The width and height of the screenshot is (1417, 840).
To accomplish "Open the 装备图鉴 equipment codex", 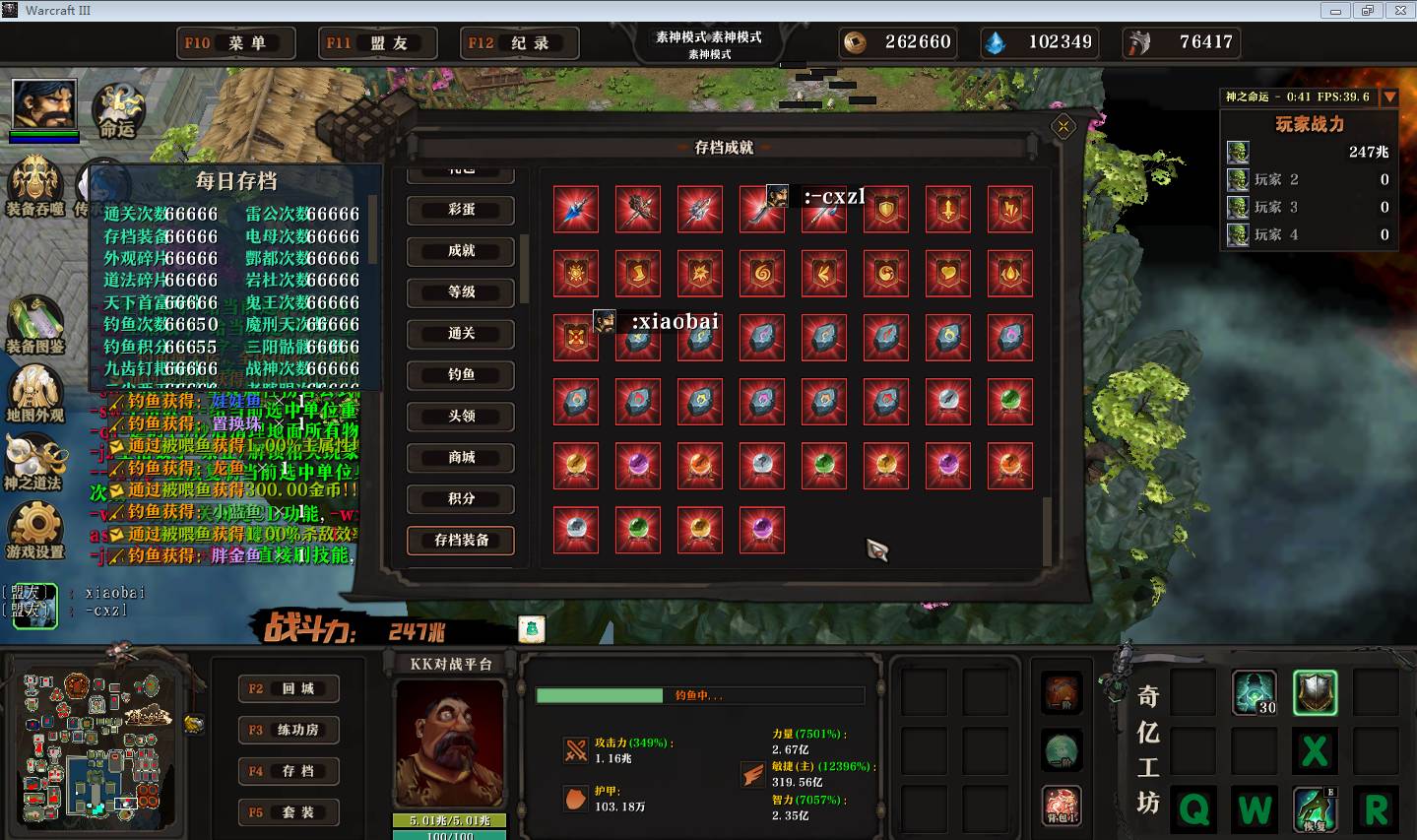I will (x=35, y=324).
